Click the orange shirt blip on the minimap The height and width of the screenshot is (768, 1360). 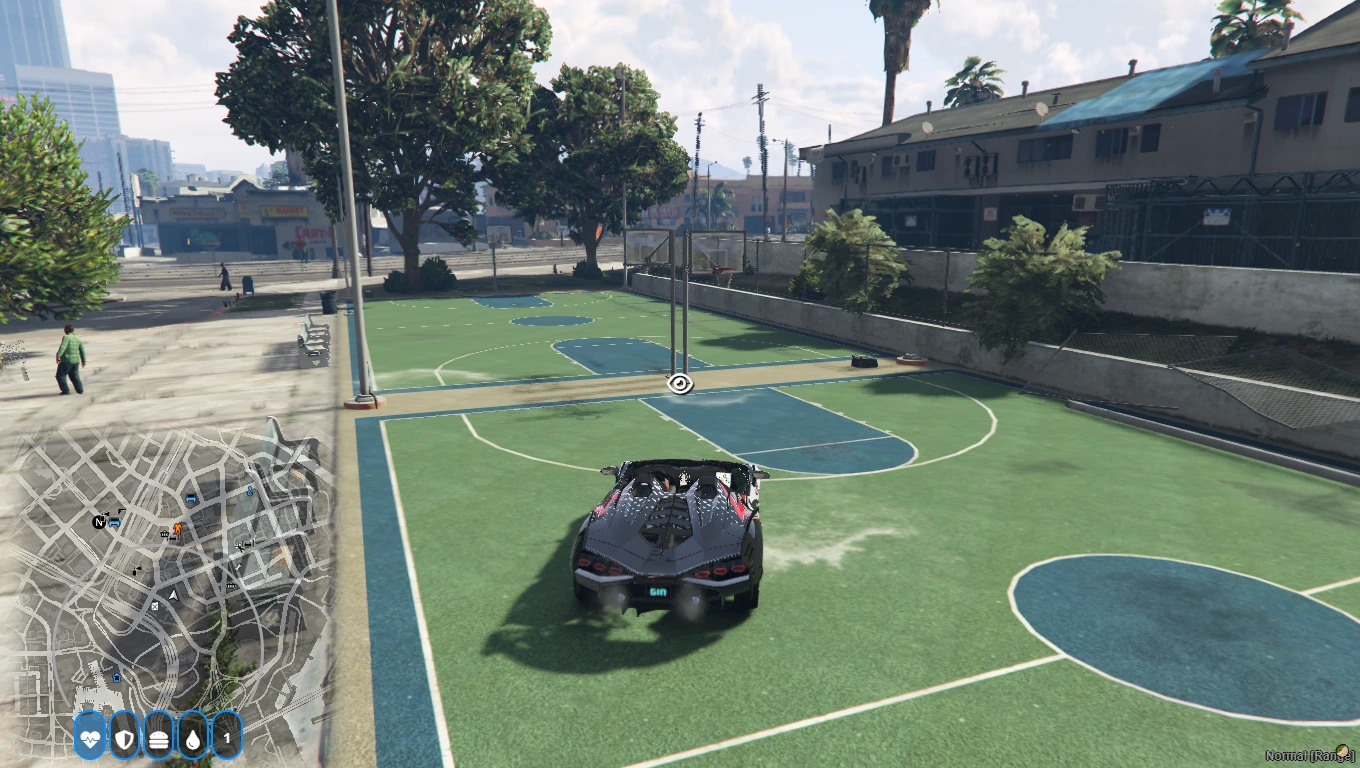click(177, 528)
